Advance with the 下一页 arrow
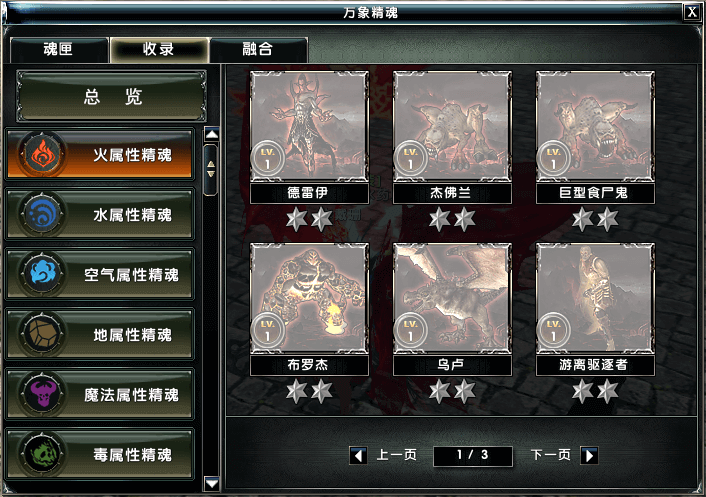 click(x=590, y=456)
